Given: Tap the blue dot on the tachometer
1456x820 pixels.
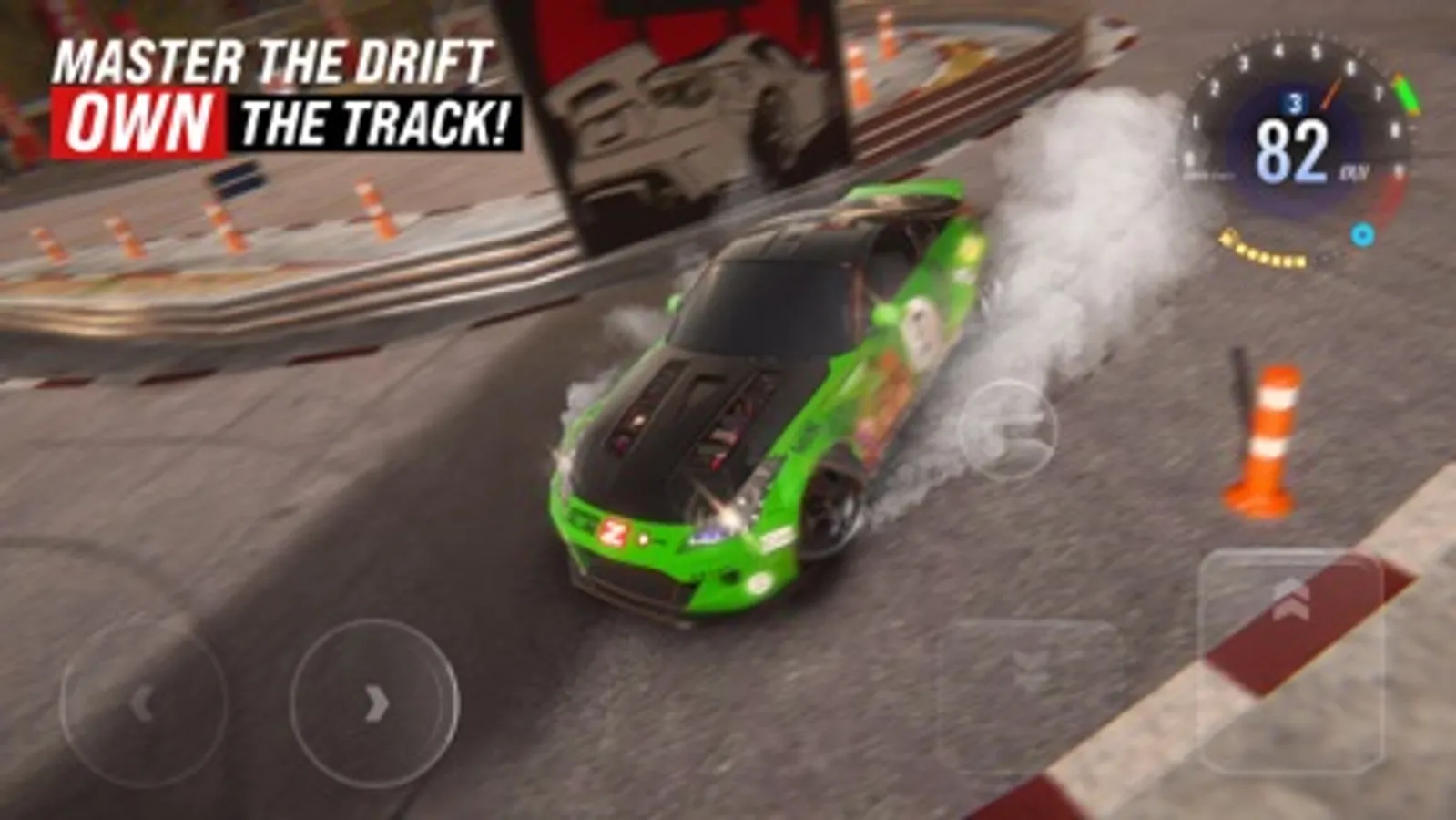Looking at the screenshot, I should (1363, 234).
